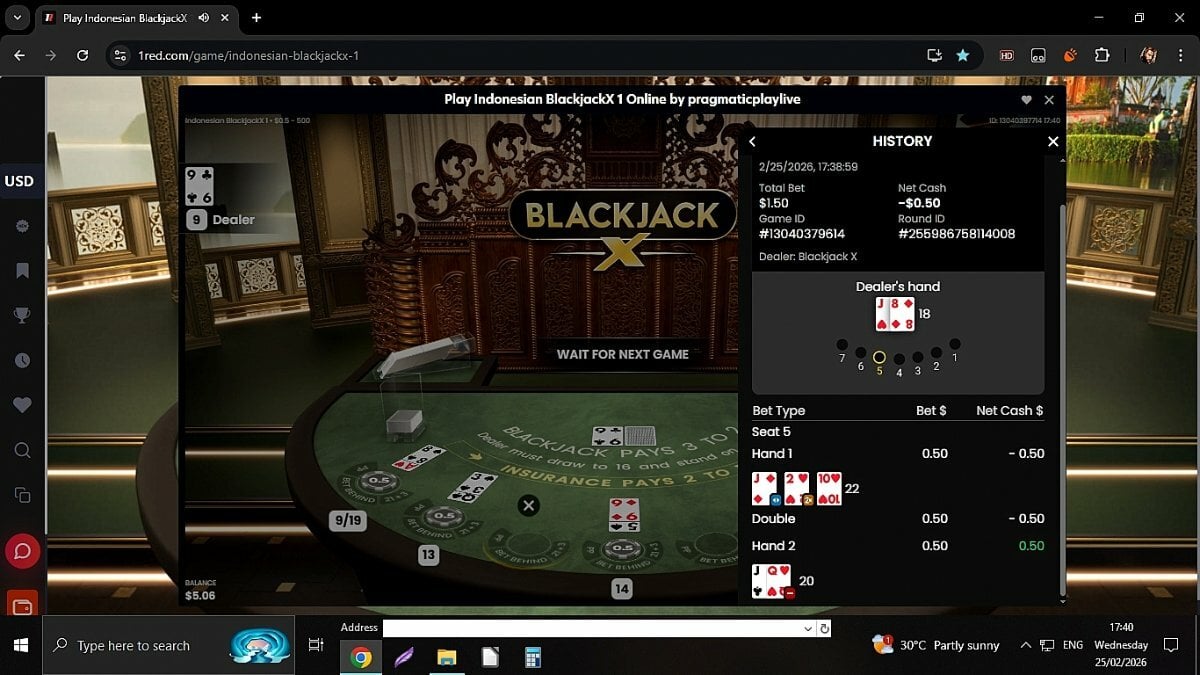The height and width of the screenshot is (675, 1200).
Task: Select seat 7 in the dealer's hand diagram
Action: tap(842, 344)
